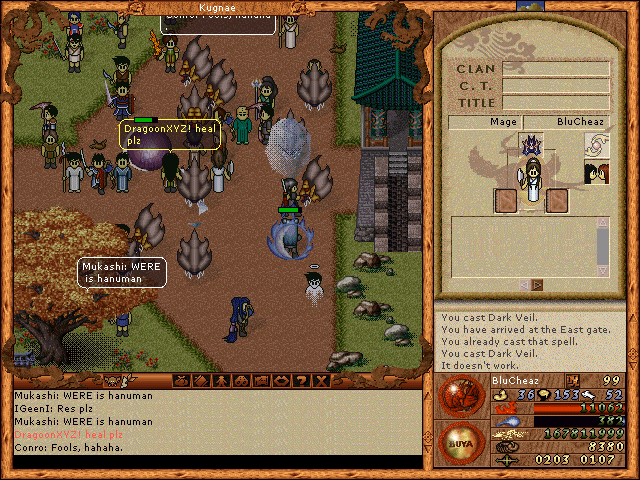The image size is (640, 480).
Task: Click the red dragon orb
Action: point(462,394)
